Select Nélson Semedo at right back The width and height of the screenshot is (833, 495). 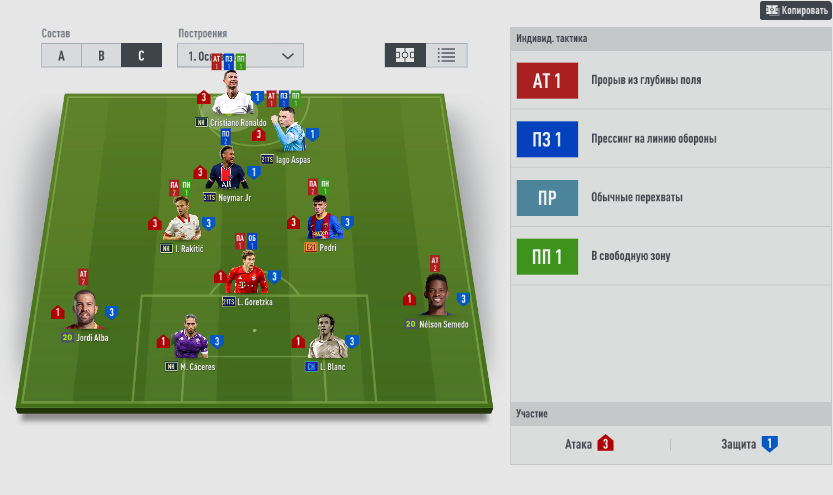click(436, 299)
